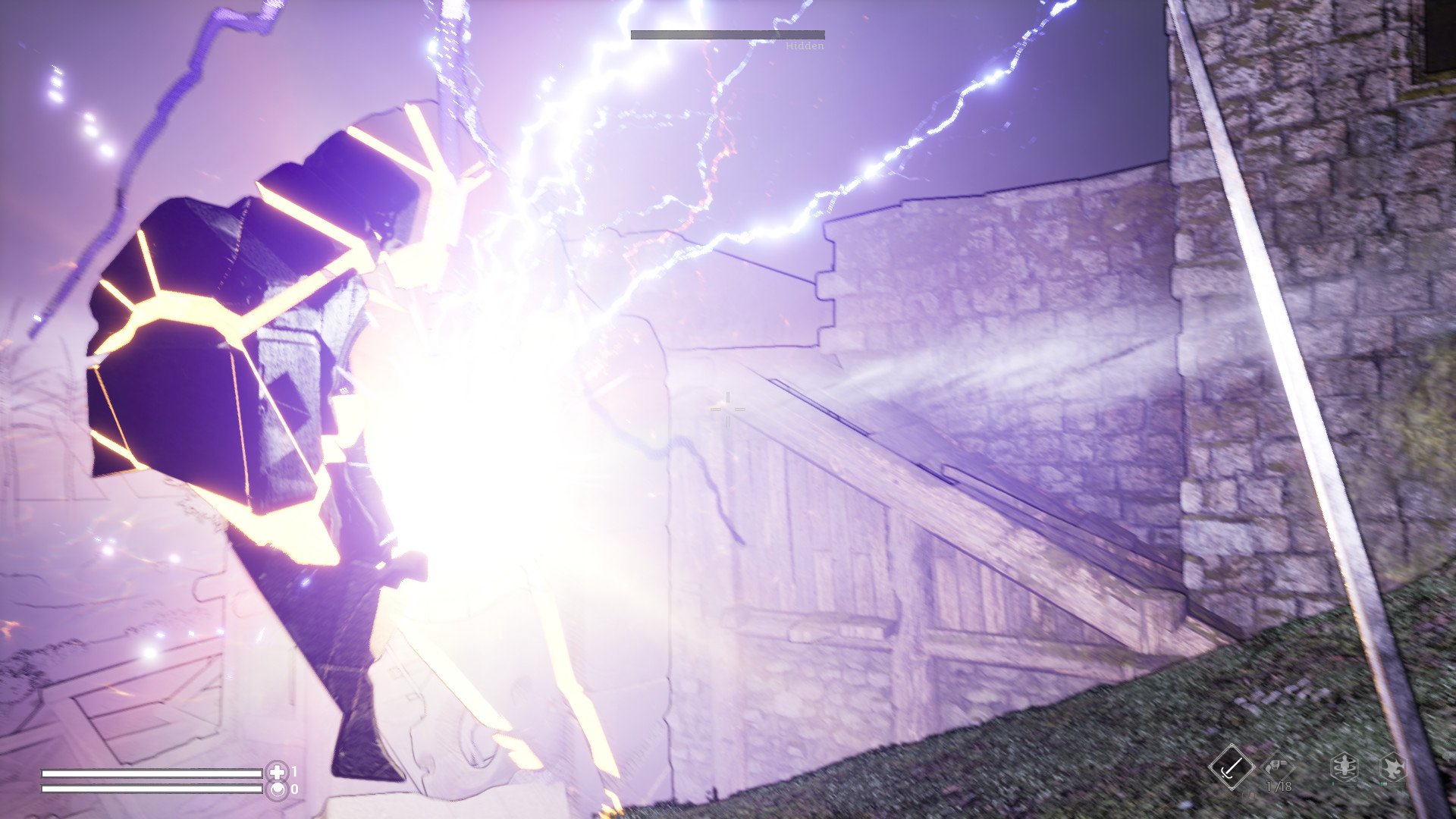Trigger the flame burst ability icon

click(1392, 767)
